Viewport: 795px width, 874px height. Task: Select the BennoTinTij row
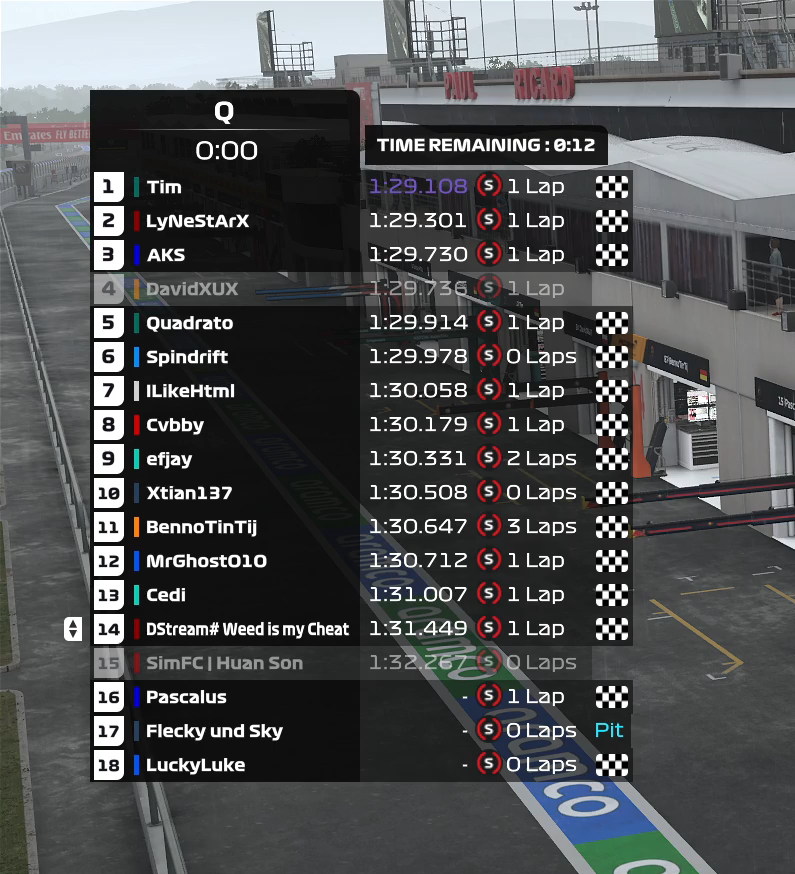tap(201, 527)
